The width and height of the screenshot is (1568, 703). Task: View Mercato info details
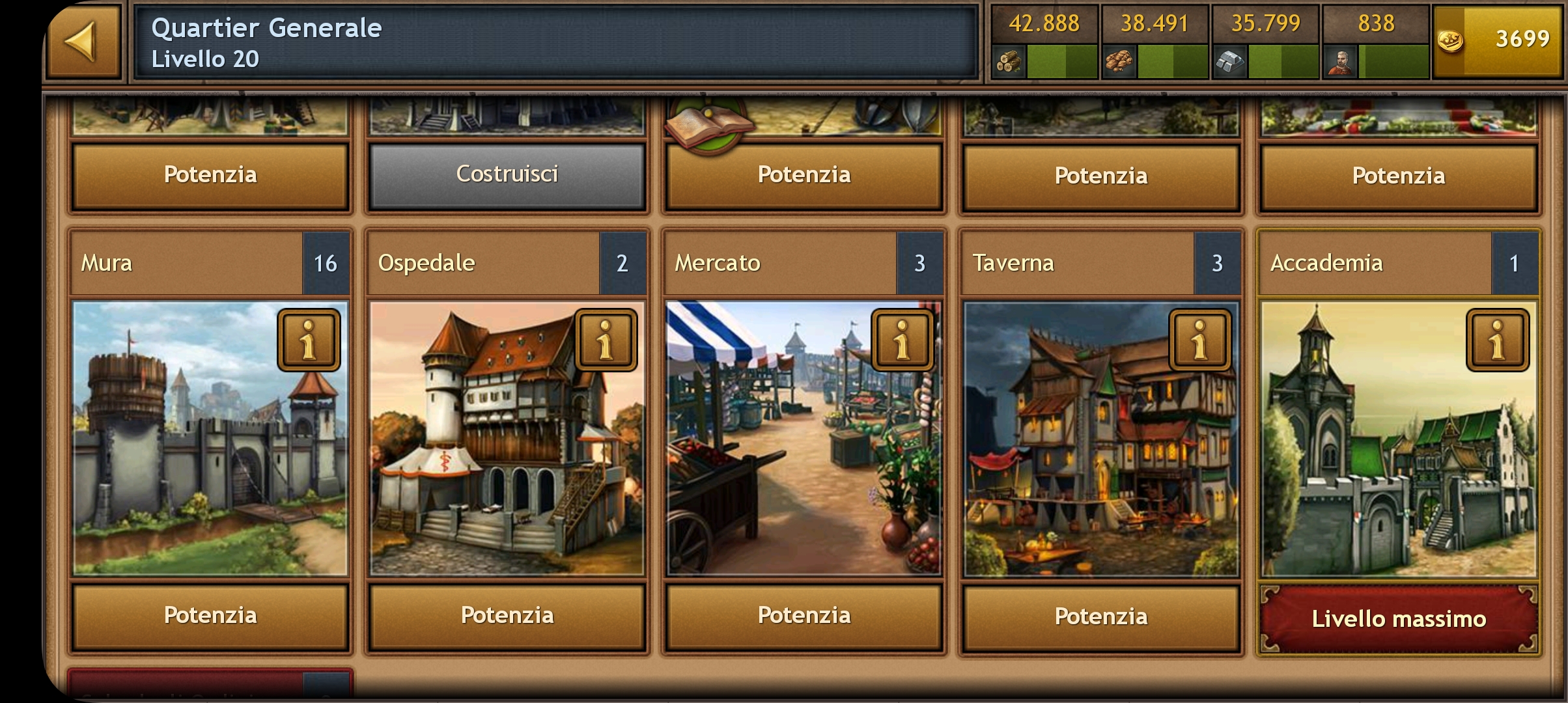point(903,340)
